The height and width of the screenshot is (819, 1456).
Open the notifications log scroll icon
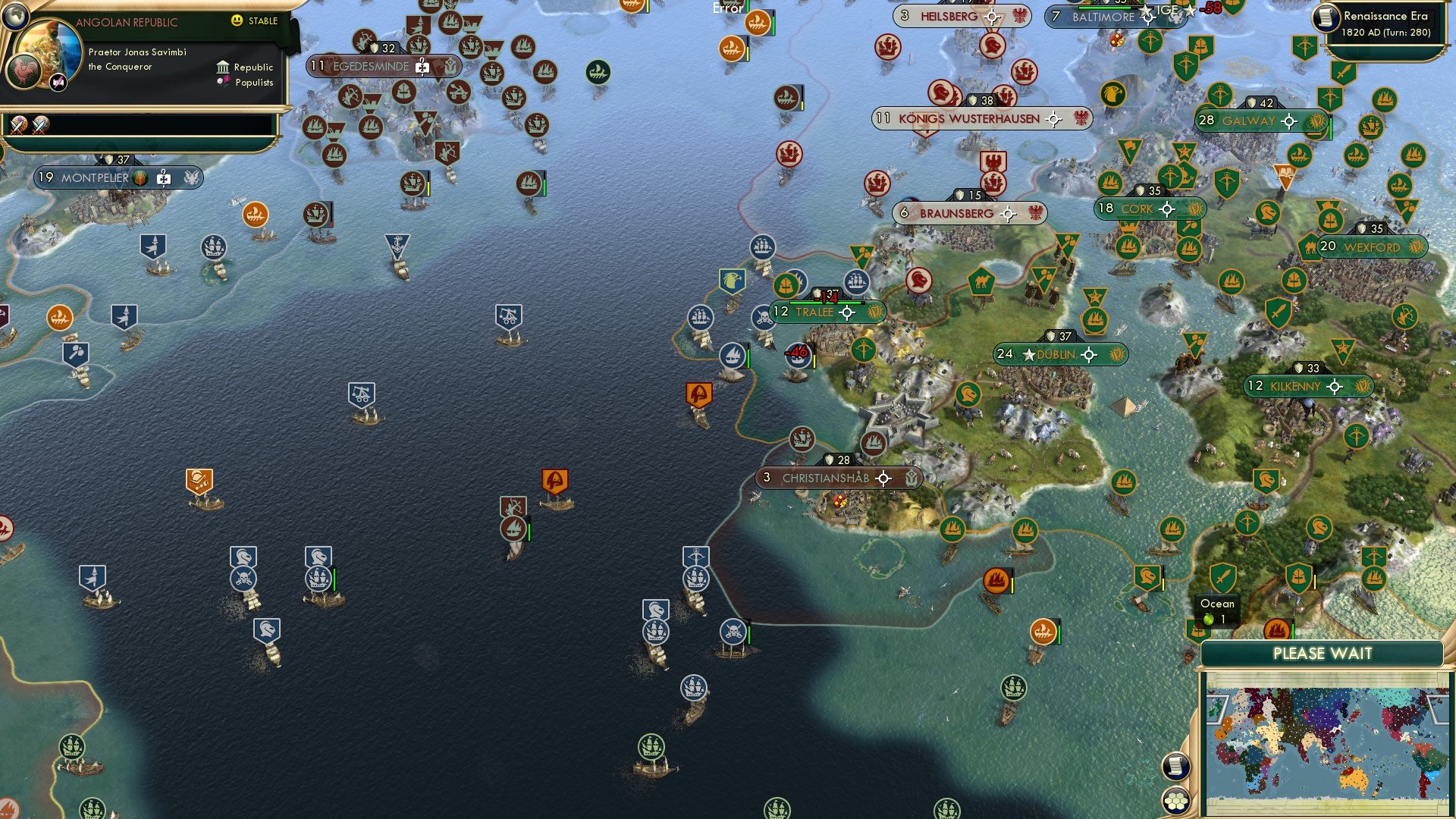[x=1175, y=767]
